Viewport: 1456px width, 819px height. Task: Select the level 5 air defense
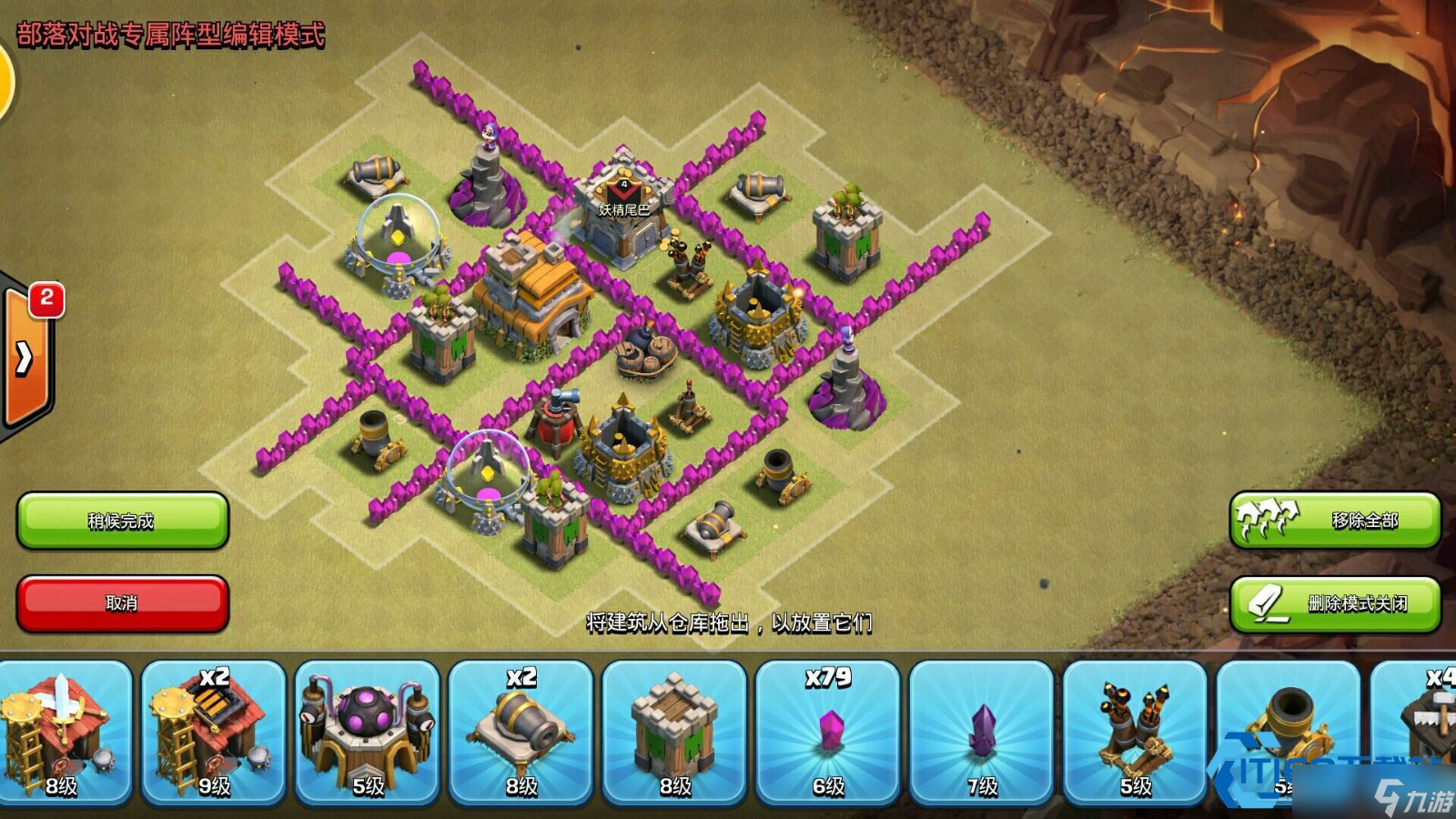pyautogui.click(x=1135, y=733)
